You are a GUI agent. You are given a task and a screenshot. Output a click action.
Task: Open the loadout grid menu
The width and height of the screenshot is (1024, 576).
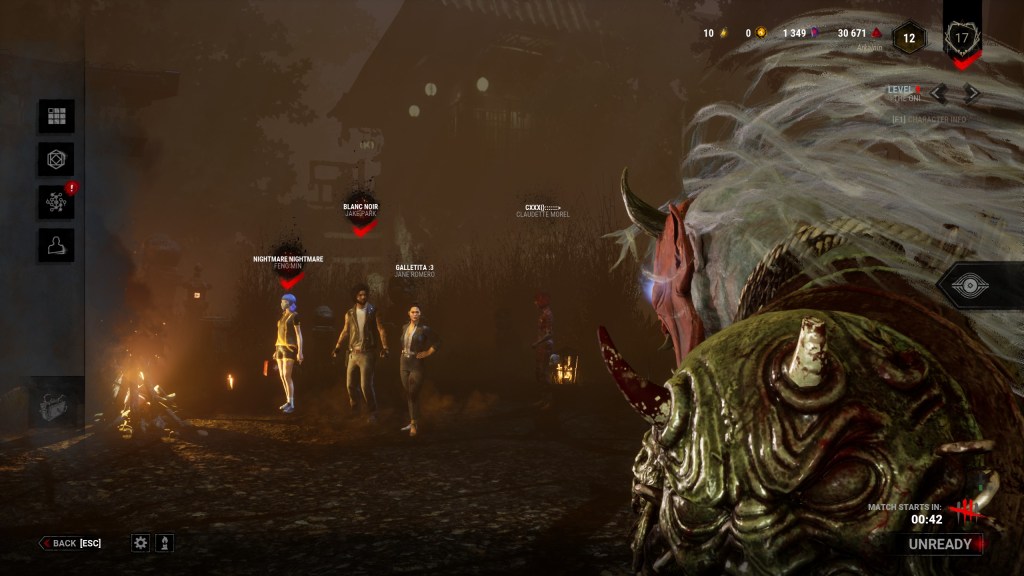[x=56, y=116]
